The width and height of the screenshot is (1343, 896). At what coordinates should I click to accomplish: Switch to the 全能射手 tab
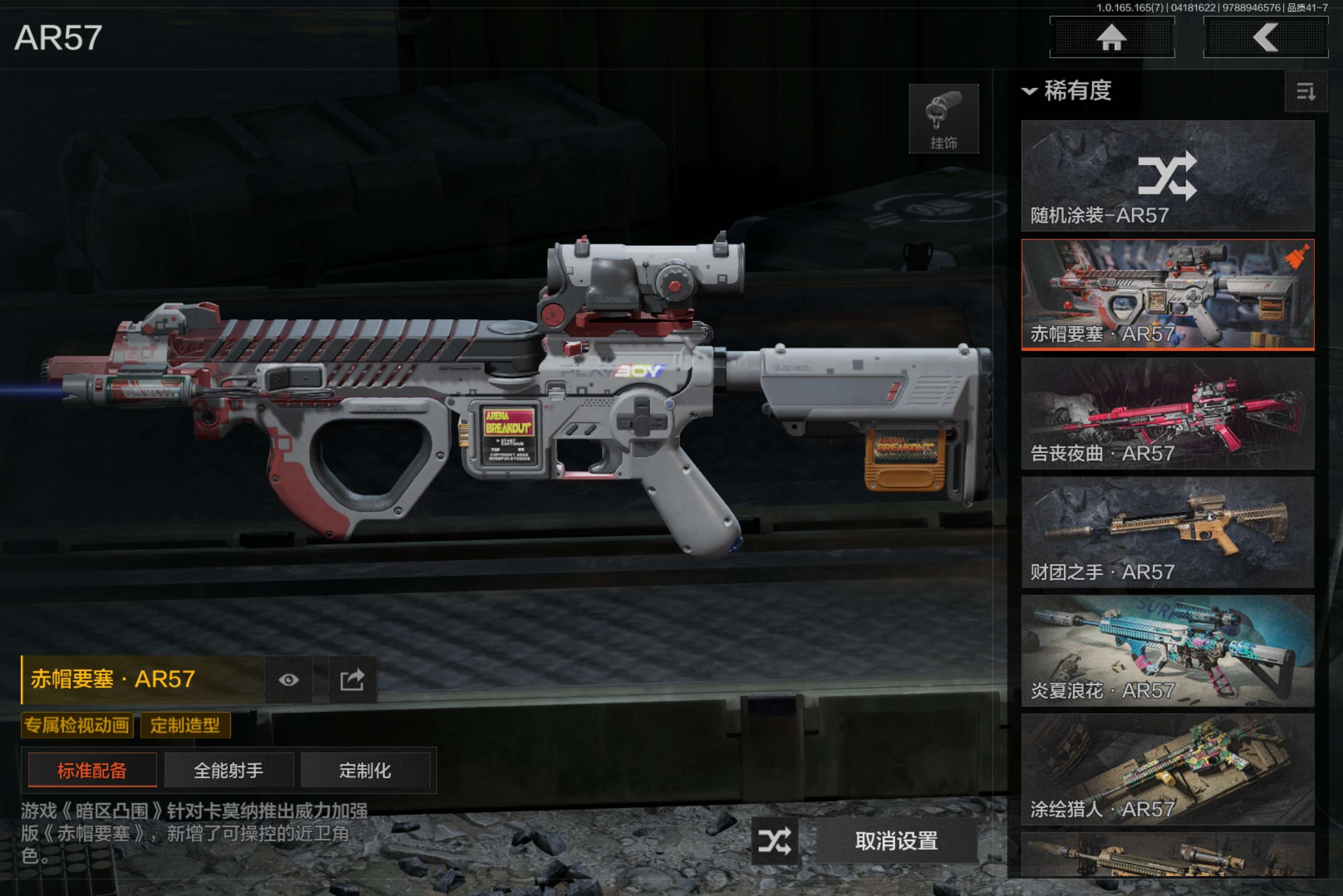pos(229,770)
